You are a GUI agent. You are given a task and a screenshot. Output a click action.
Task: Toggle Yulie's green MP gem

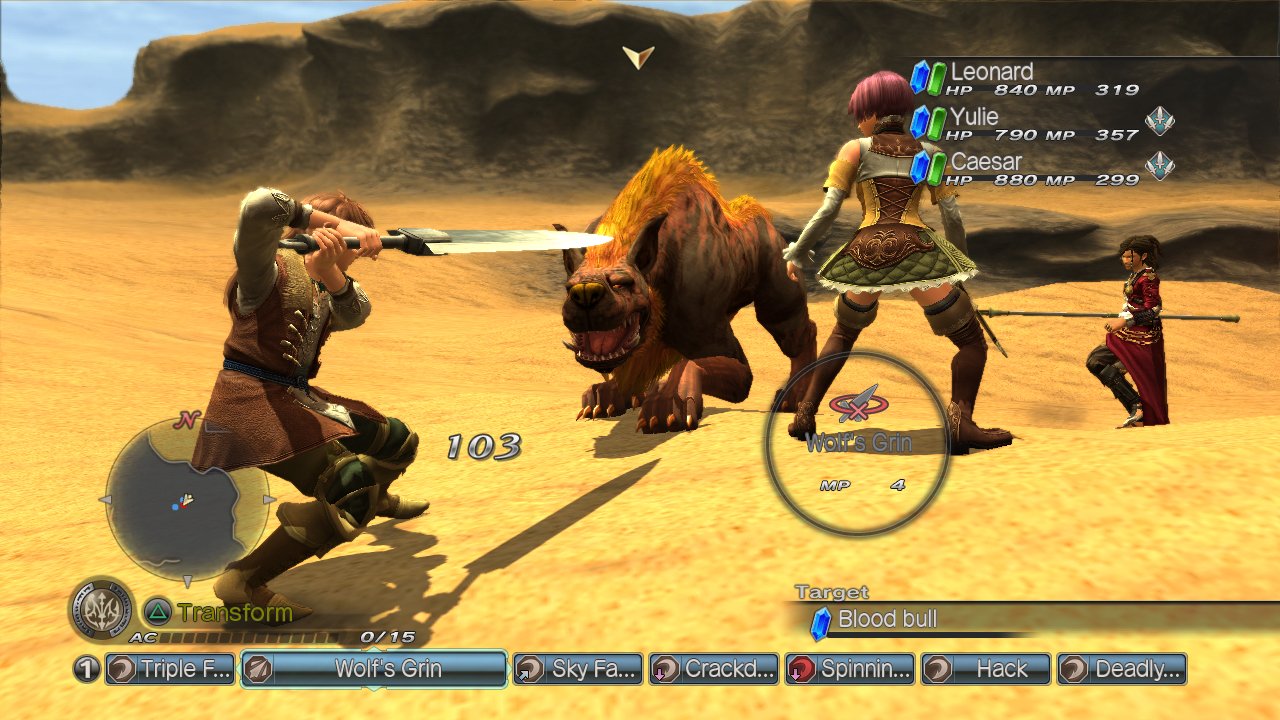pos(935,124)
